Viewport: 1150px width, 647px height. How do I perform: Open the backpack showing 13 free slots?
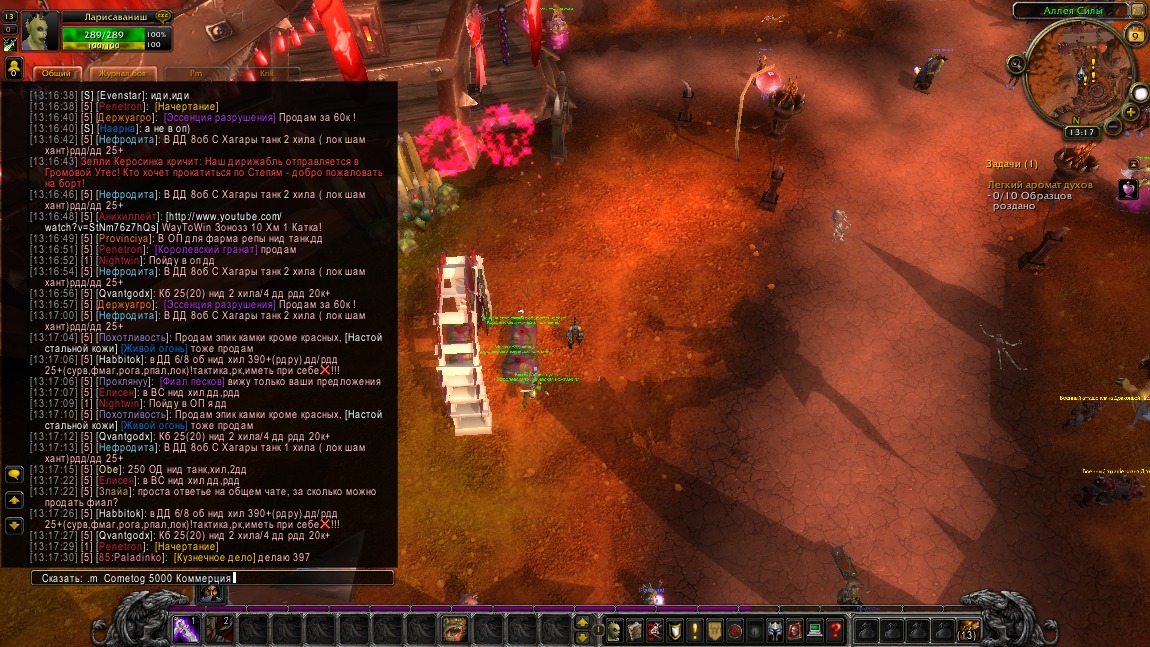[x=968, y=630]
